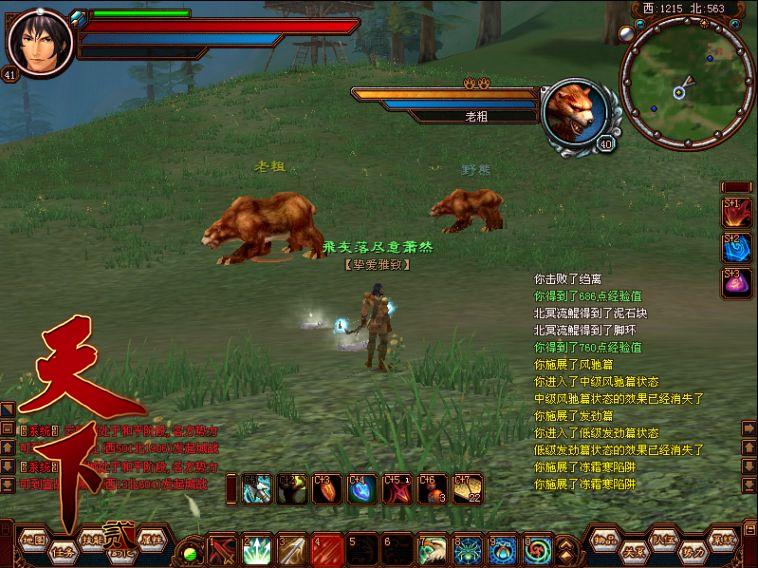Open the 物品 inventory button
Screen dimensions: 758x568
604,539
